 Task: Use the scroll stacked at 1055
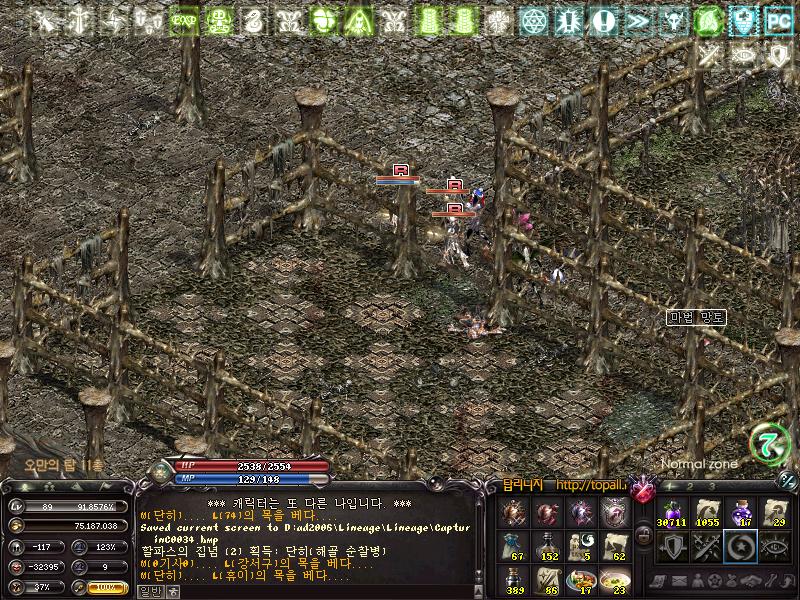(x=707, y=512)
